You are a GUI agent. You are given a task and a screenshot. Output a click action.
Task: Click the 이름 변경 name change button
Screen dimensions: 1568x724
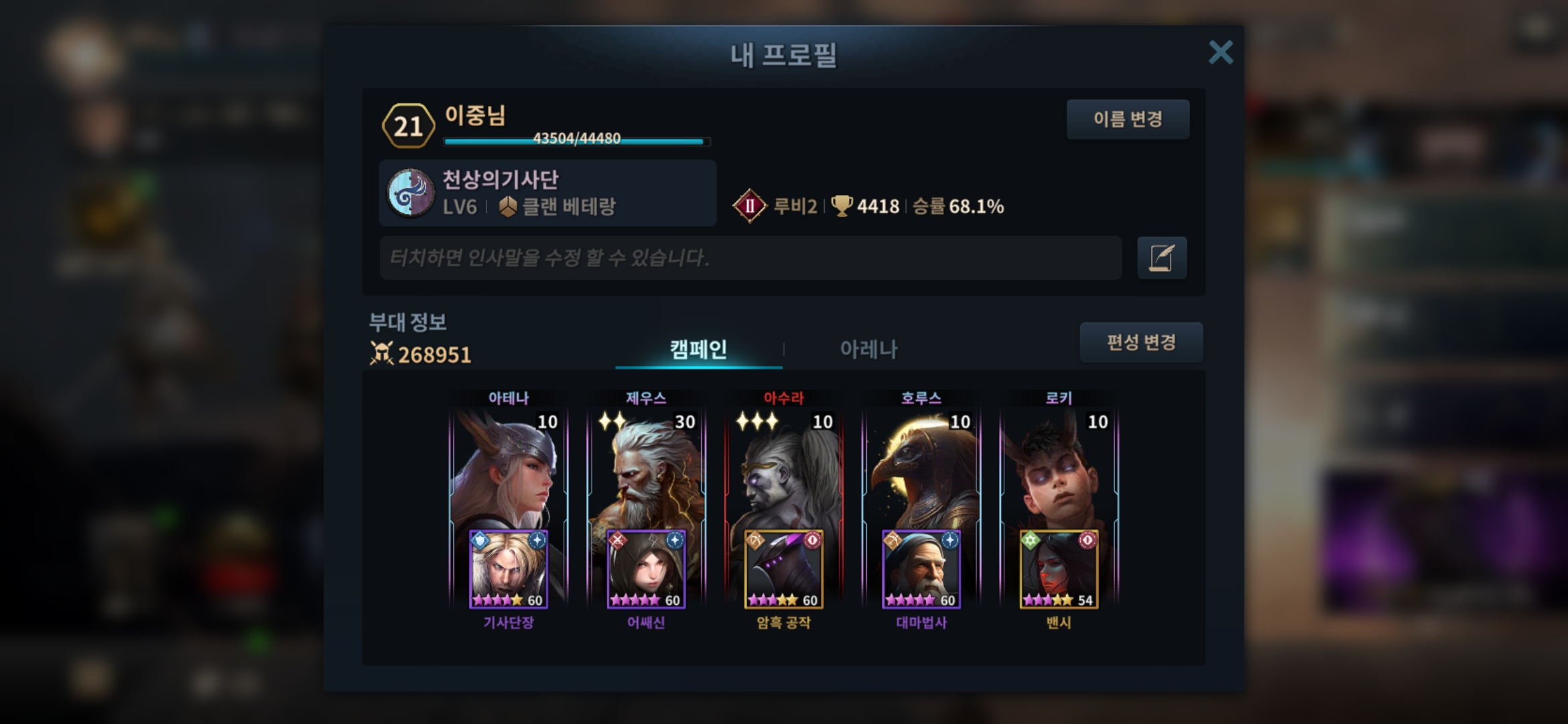click(x=1128, y=119)
